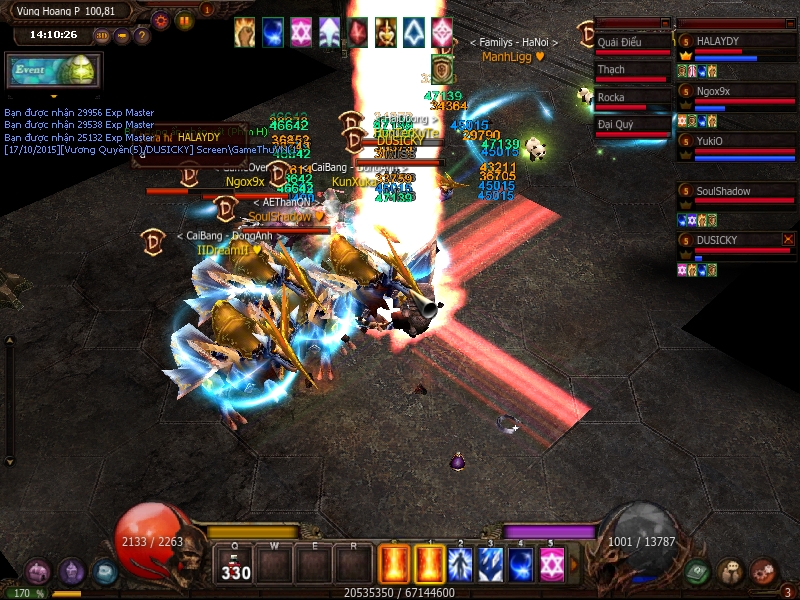Toggle the 3D camera button
The height and width of the screenshot is (600, 800).
[x=102, y=36]
